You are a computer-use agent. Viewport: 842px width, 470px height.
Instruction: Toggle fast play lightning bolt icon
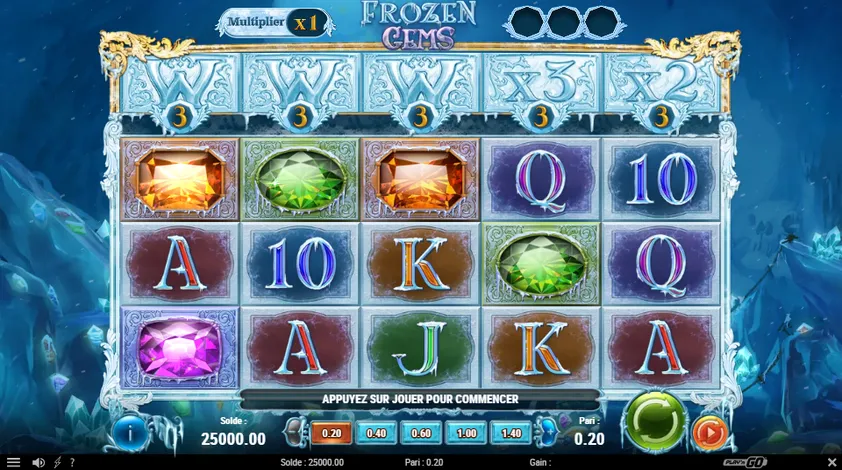click(57, 462)
